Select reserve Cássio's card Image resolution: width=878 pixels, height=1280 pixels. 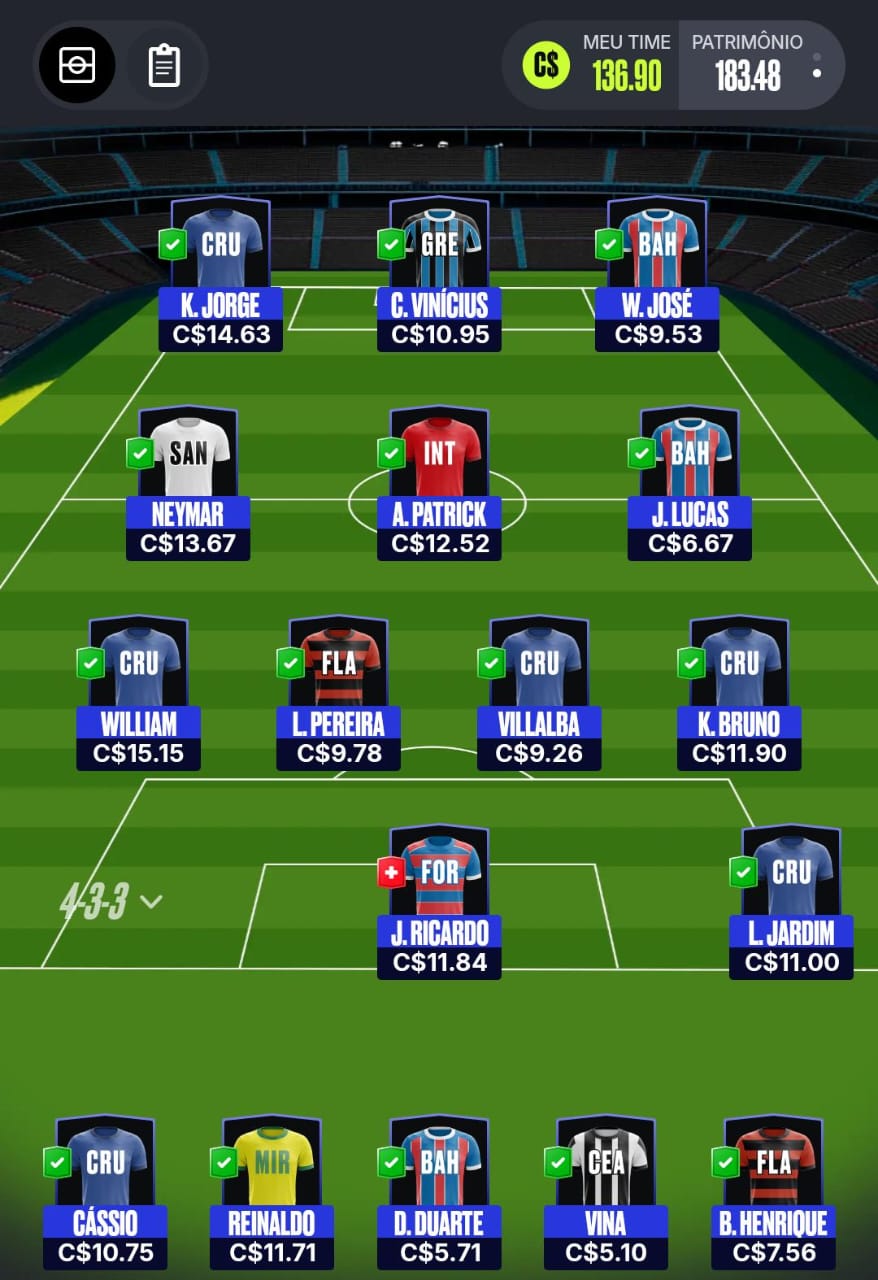click(x=105, y=1190)
